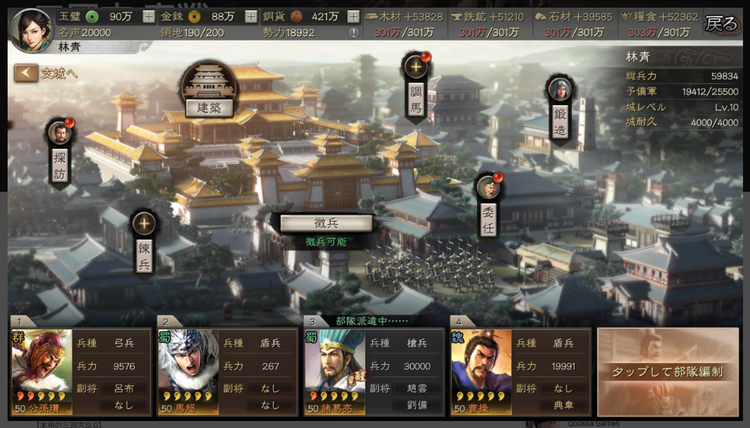Add 玉璧 with its plus button
The width and height of the screenshot is (750, 428).
click(x=150, y=17)
